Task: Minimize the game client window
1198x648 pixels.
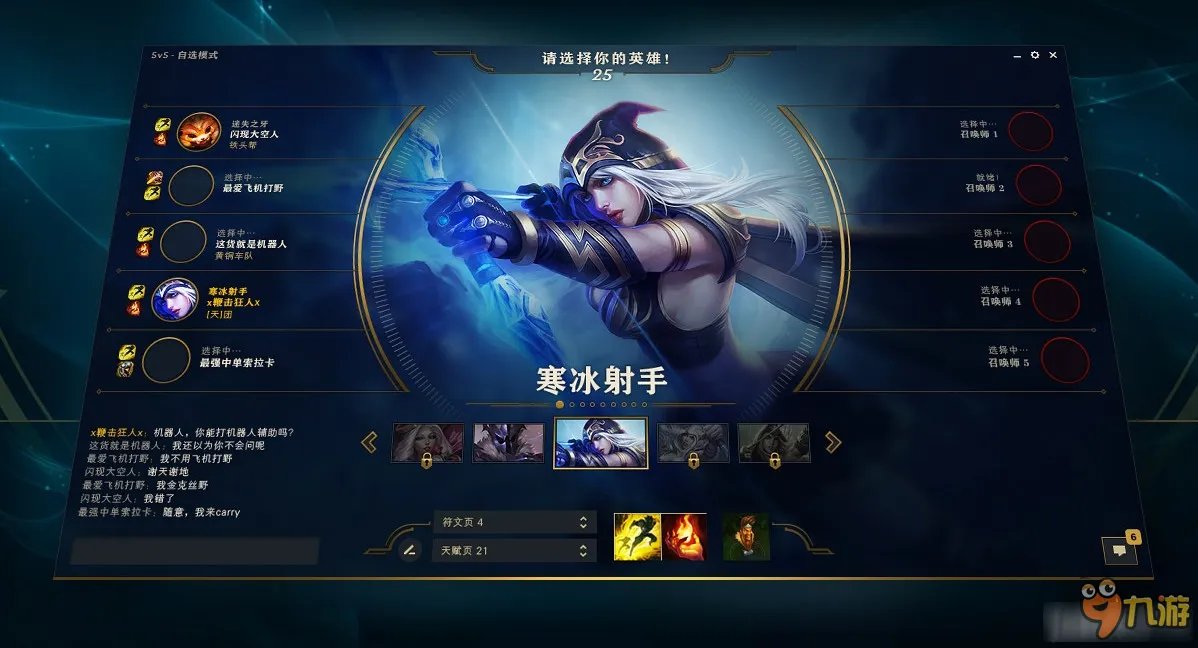Action: coord(1018,56)
